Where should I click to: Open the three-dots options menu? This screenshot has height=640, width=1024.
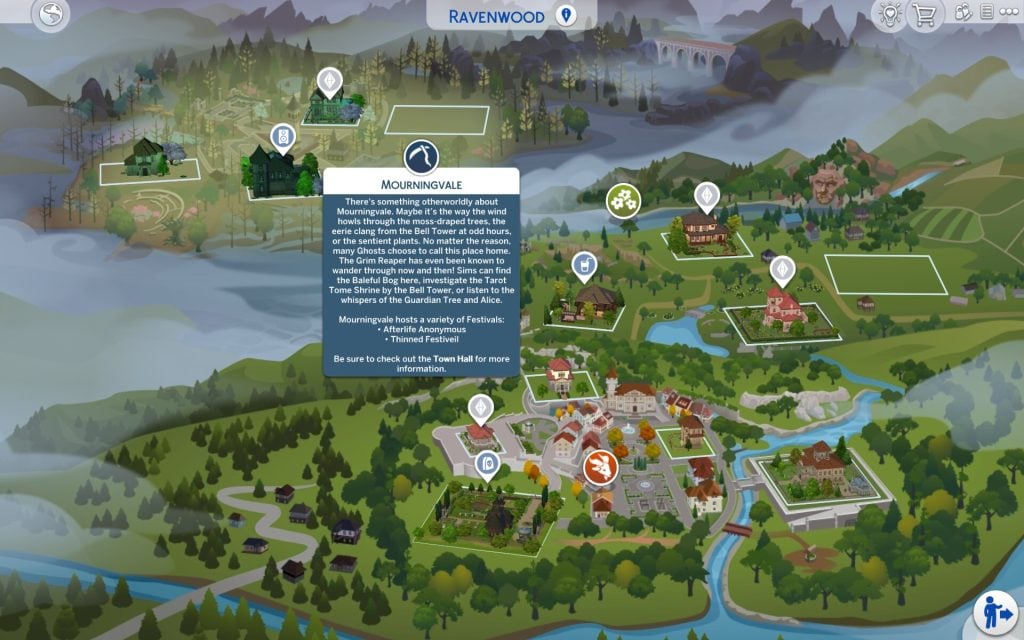[x=1008, y=13]
